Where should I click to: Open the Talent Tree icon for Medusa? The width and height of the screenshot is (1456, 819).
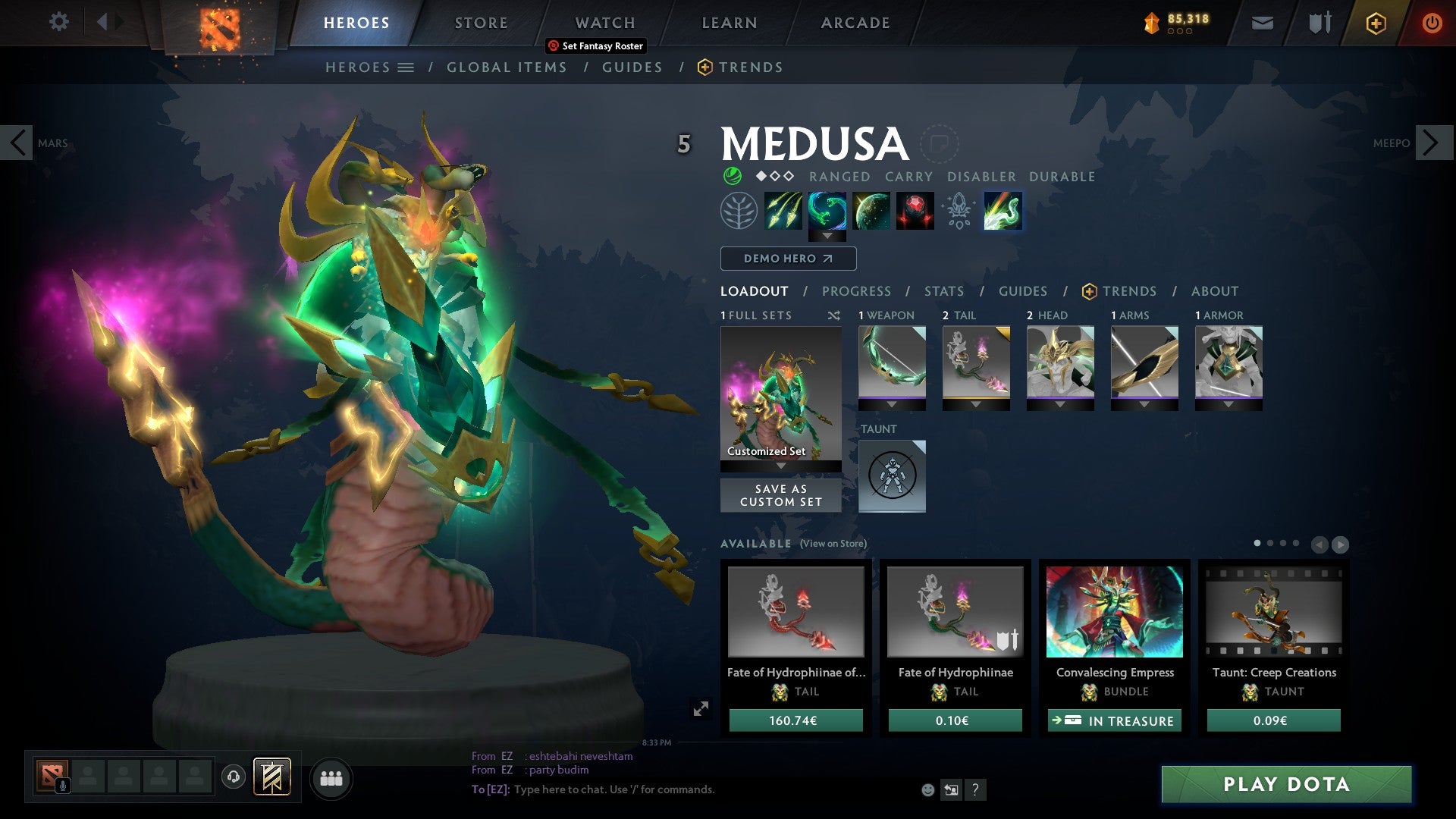coord(739,210)
